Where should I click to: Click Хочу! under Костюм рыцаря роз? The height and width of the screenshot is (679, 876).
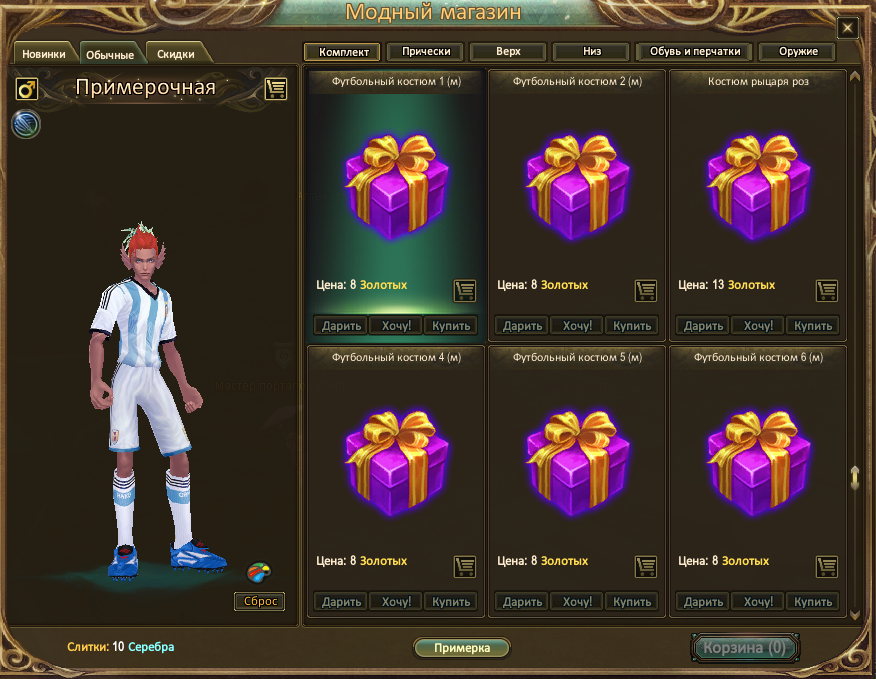click(x=758, y=326)
